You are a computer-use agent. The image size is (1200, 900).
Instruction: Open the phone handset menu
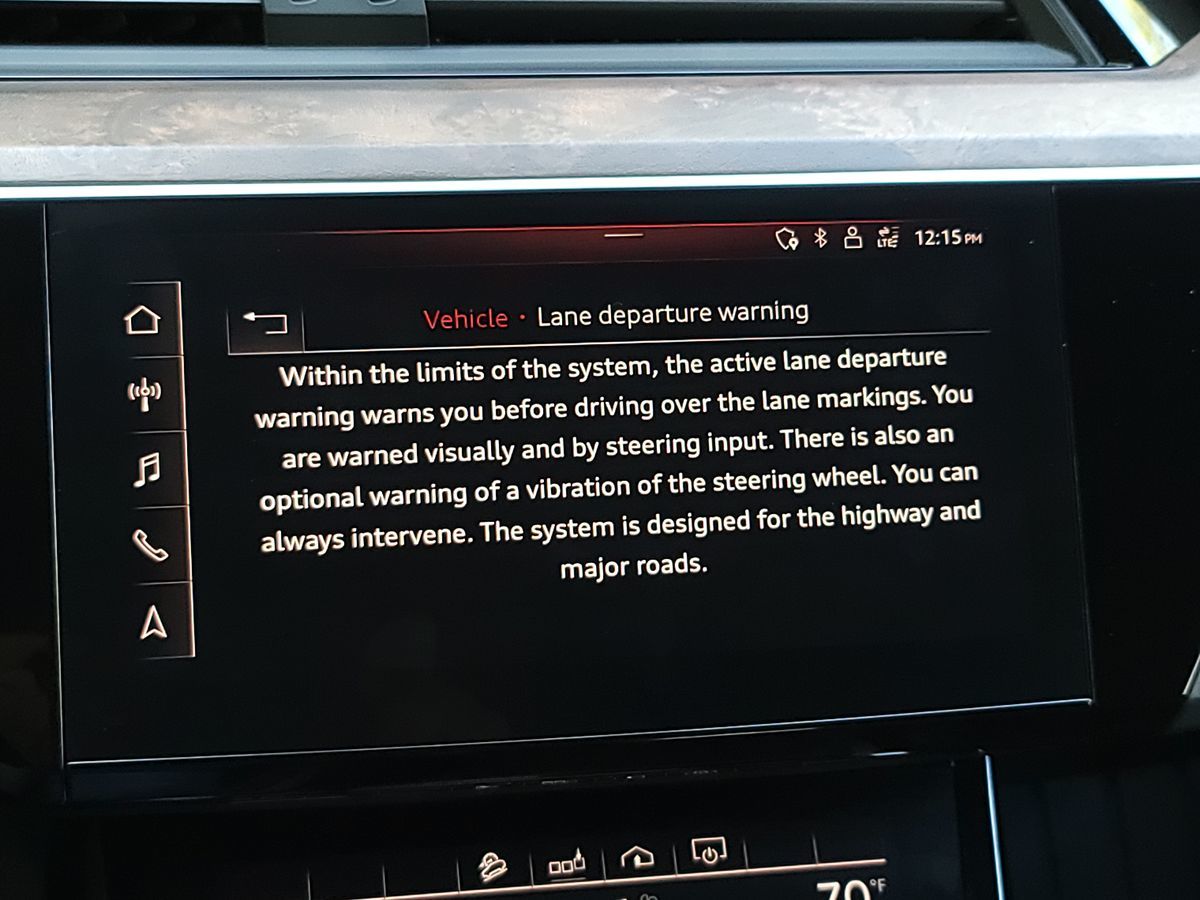coord(149,545)
